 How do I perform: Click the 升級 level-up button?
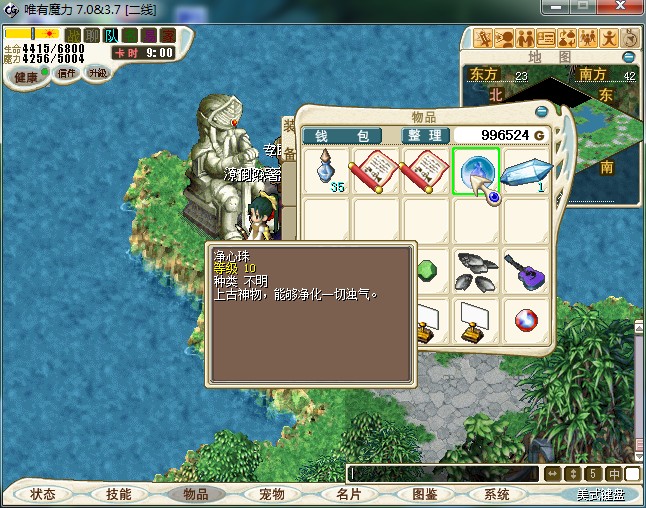pyautogui.click(x=98, y=73)
